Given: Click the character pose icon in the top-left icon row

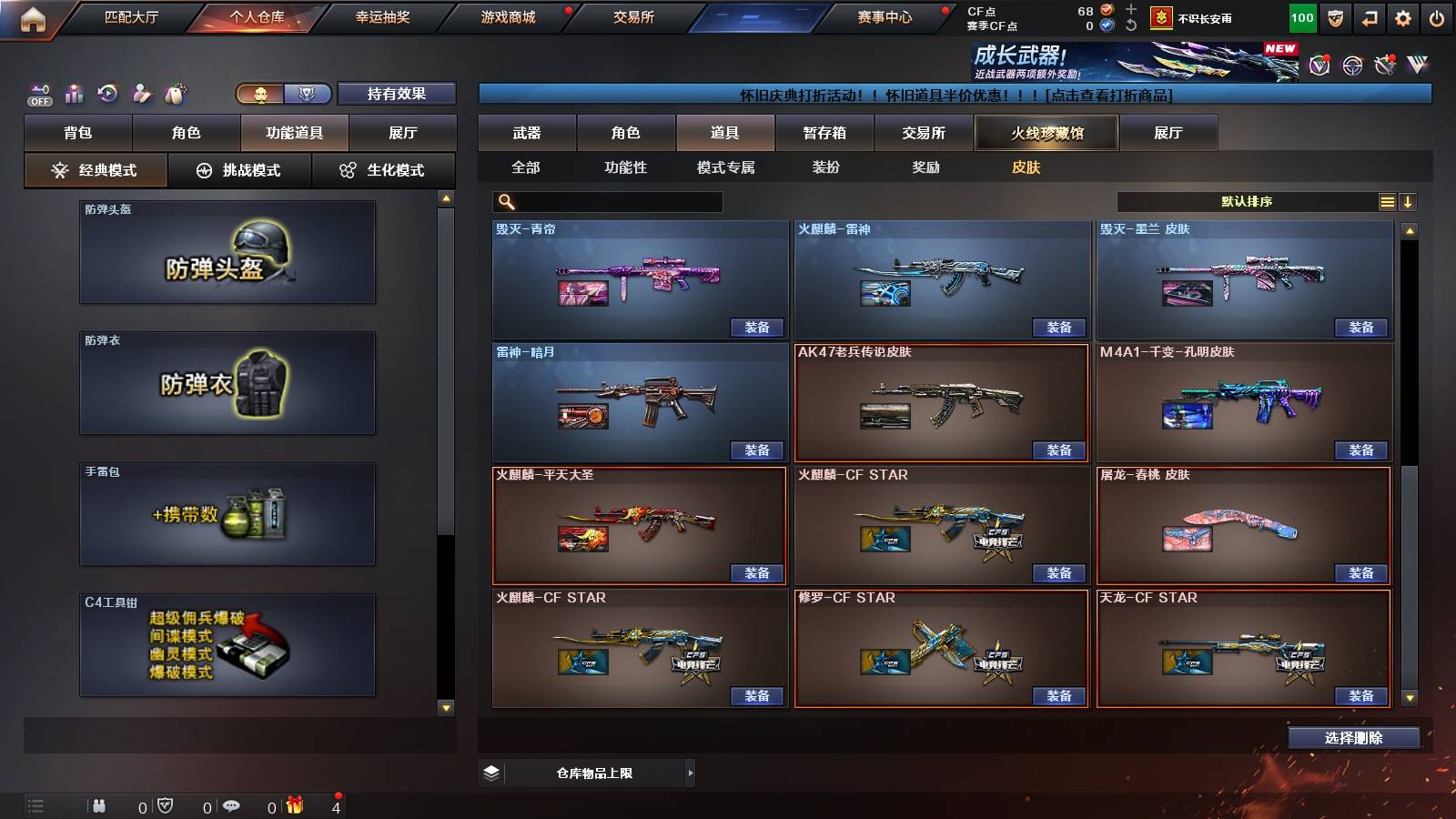Looking at the screenshot, I should coord(143,92).
